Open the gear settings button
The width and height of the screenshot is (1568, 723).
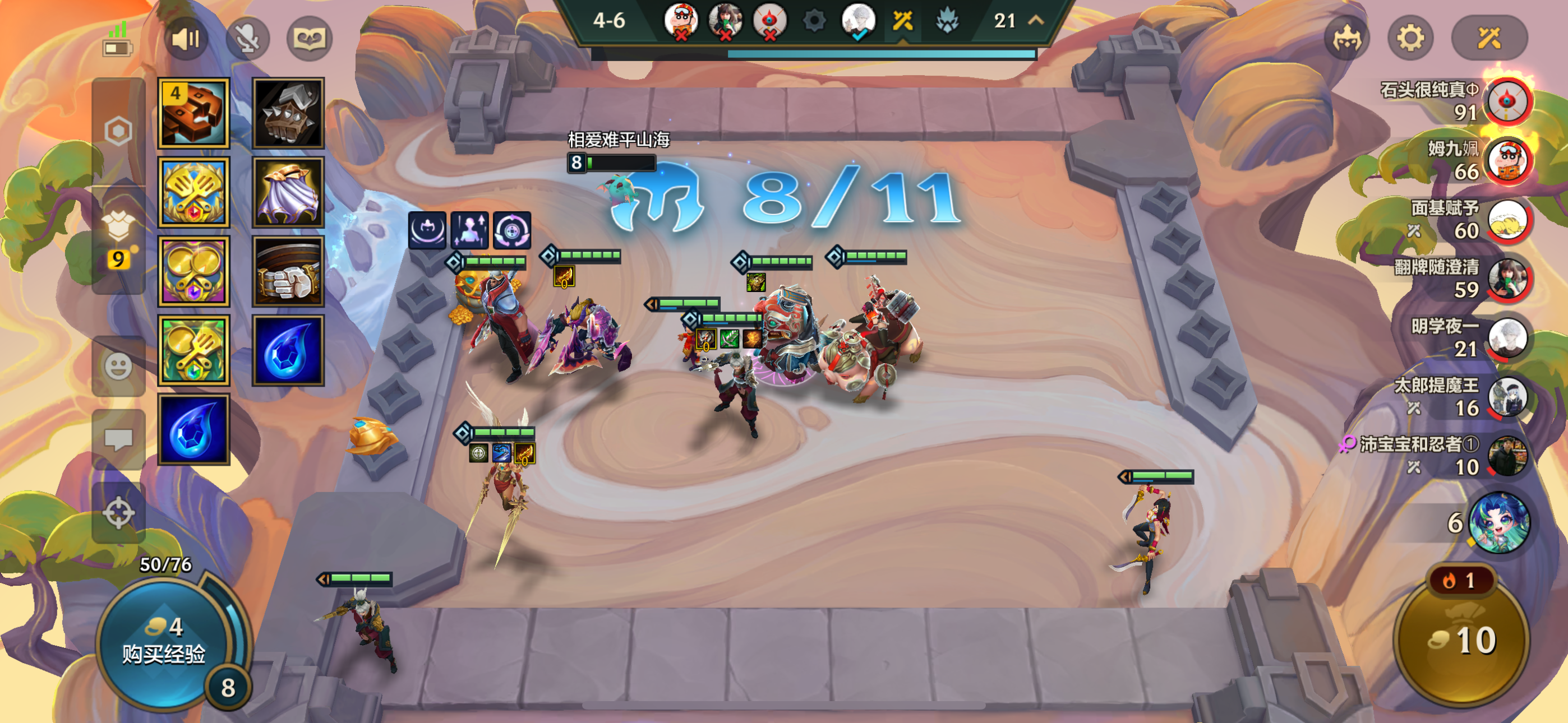tap(1410, 39)
